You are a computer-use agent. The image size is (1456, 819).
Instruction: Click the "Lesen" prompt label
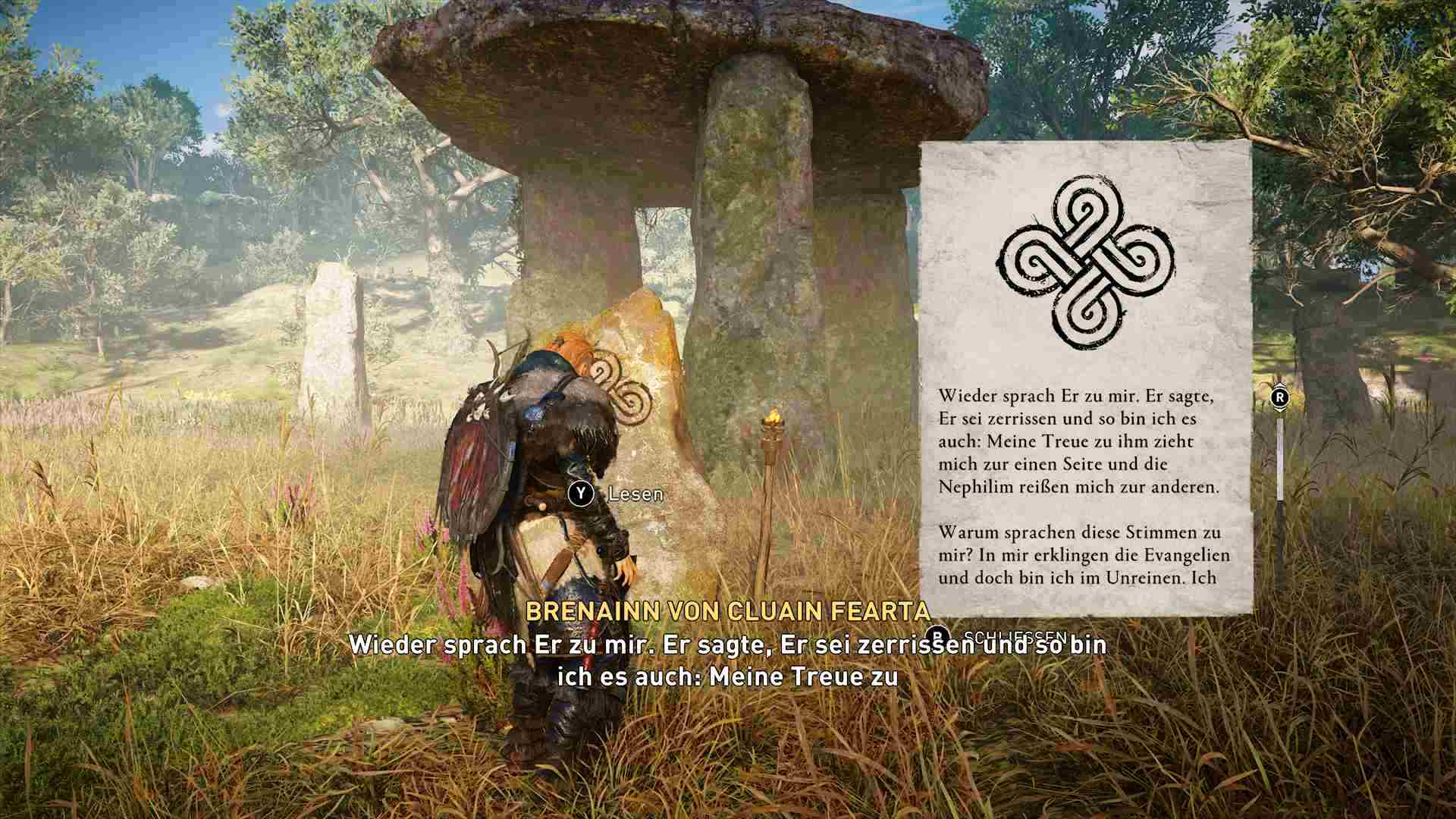tap(635, 494)
